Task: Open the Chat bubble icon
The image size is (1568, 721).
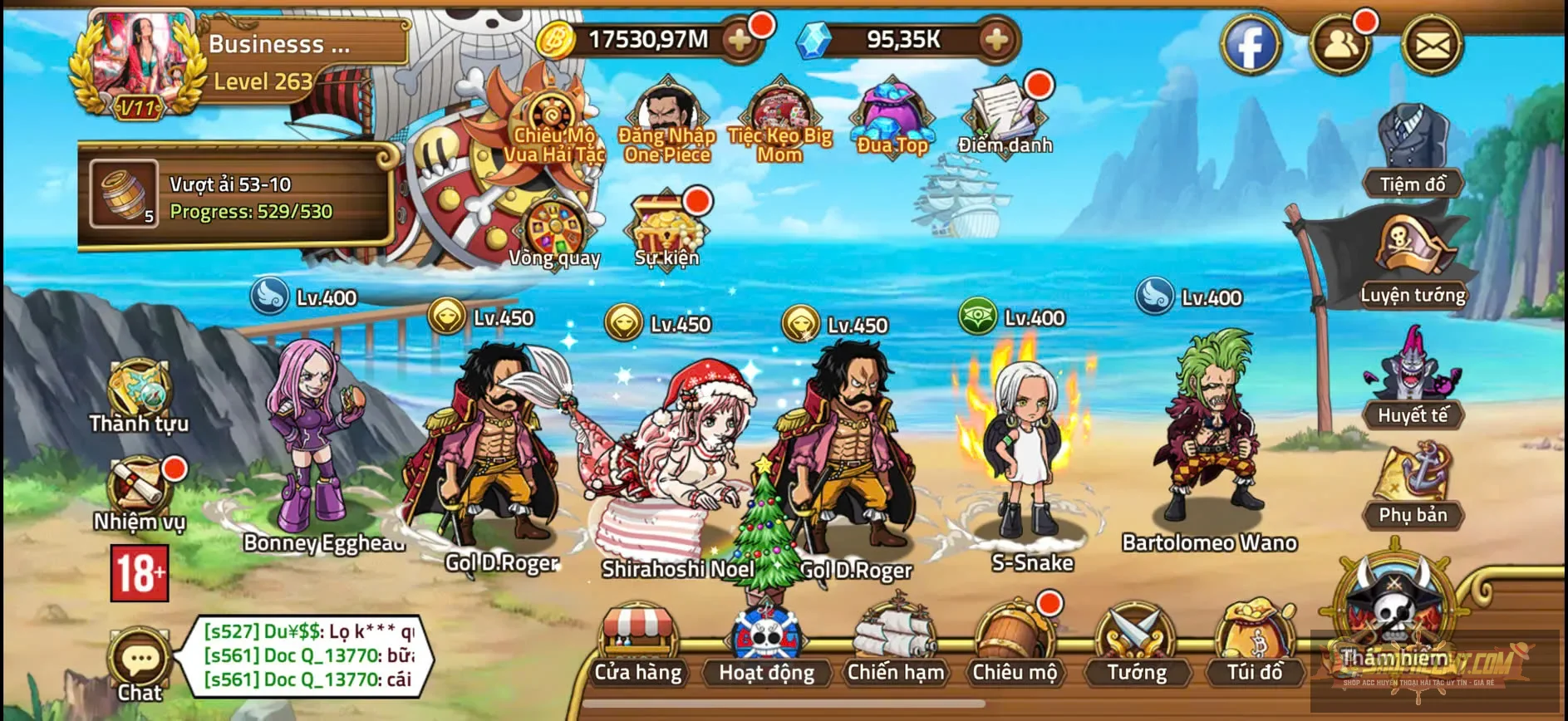Action: click(140, 662)
